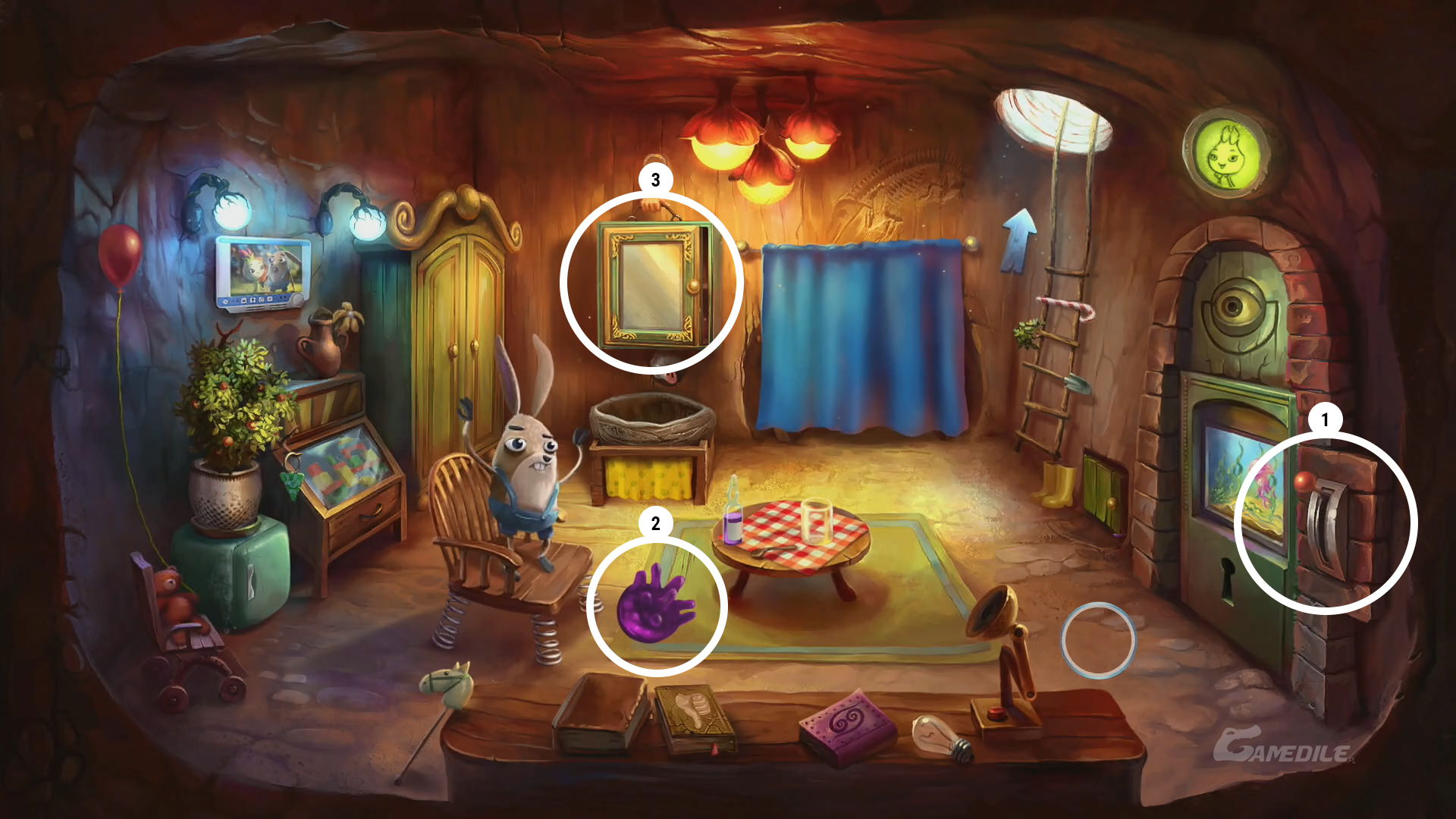Follow the blue up arrow exit

[1018, 239]
